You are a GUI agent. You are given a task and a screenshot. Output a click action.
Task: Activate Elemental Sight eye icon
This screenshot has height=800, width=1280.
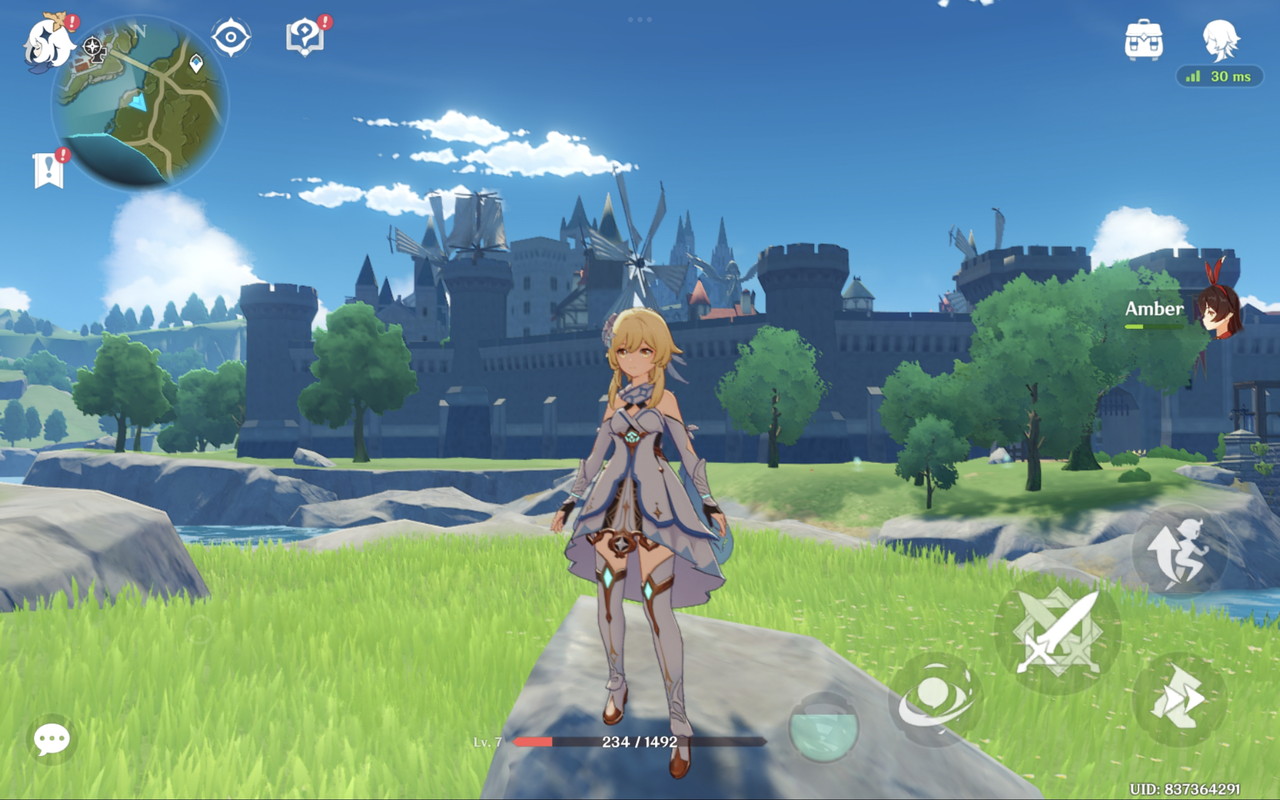tap(231, 38)
